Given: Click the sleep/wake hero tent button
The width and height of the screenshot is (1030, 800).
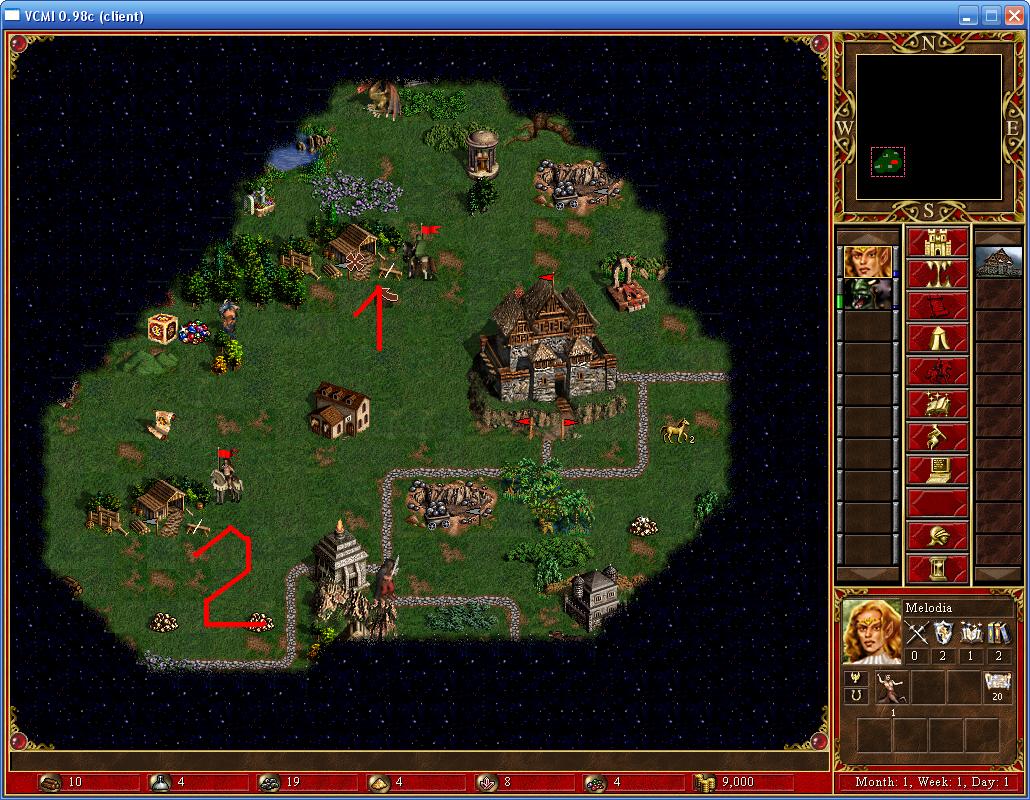Looking at the screenshot, I should (x=937, y=340).
